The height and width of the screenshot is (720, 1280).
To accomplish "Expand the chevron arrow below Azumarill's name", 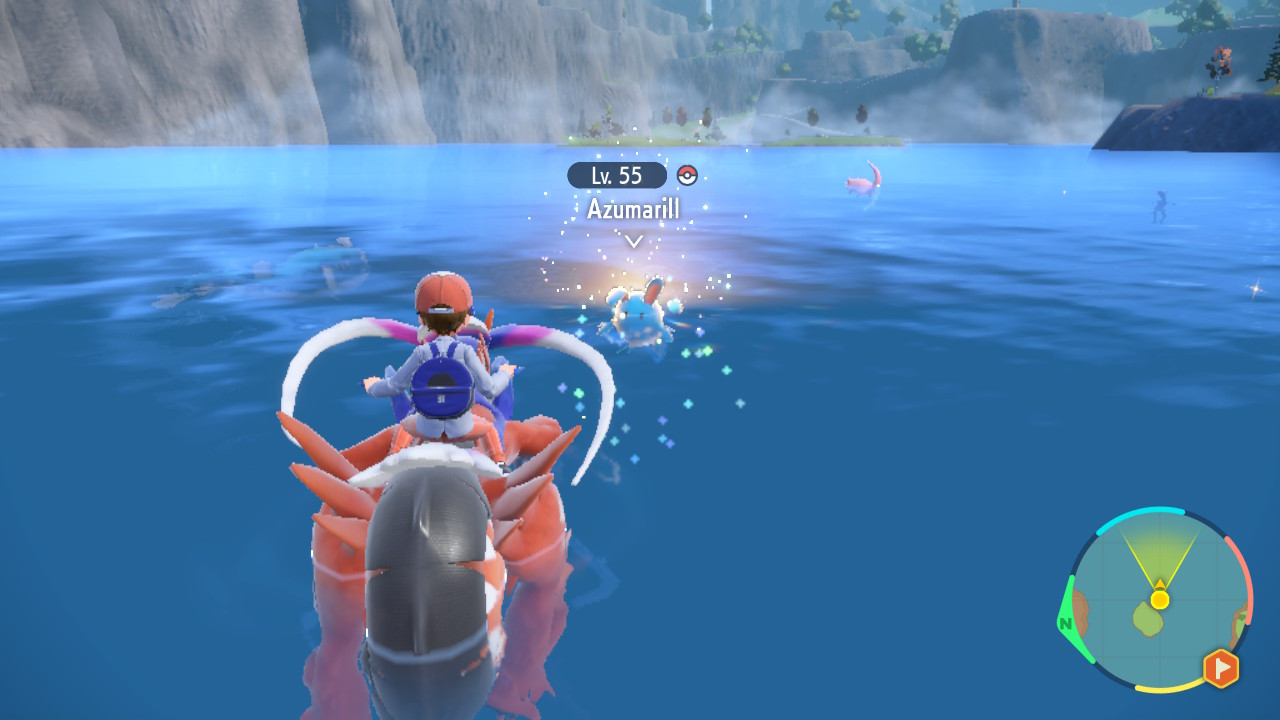I will (632, 239).
